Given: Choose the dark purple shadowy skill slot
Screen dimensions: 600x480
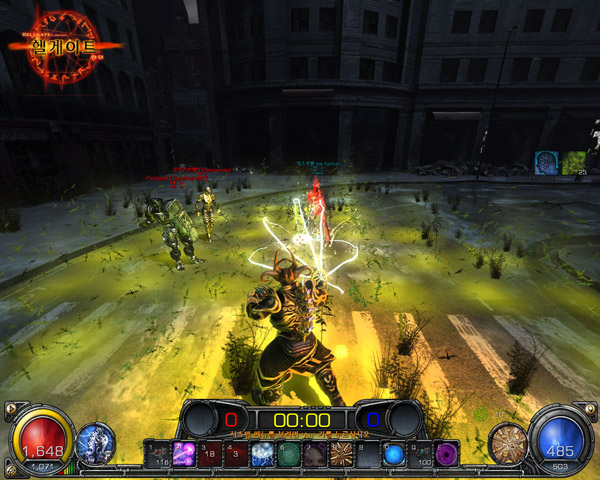Looking at the screenshot, I should coord(314,453).
